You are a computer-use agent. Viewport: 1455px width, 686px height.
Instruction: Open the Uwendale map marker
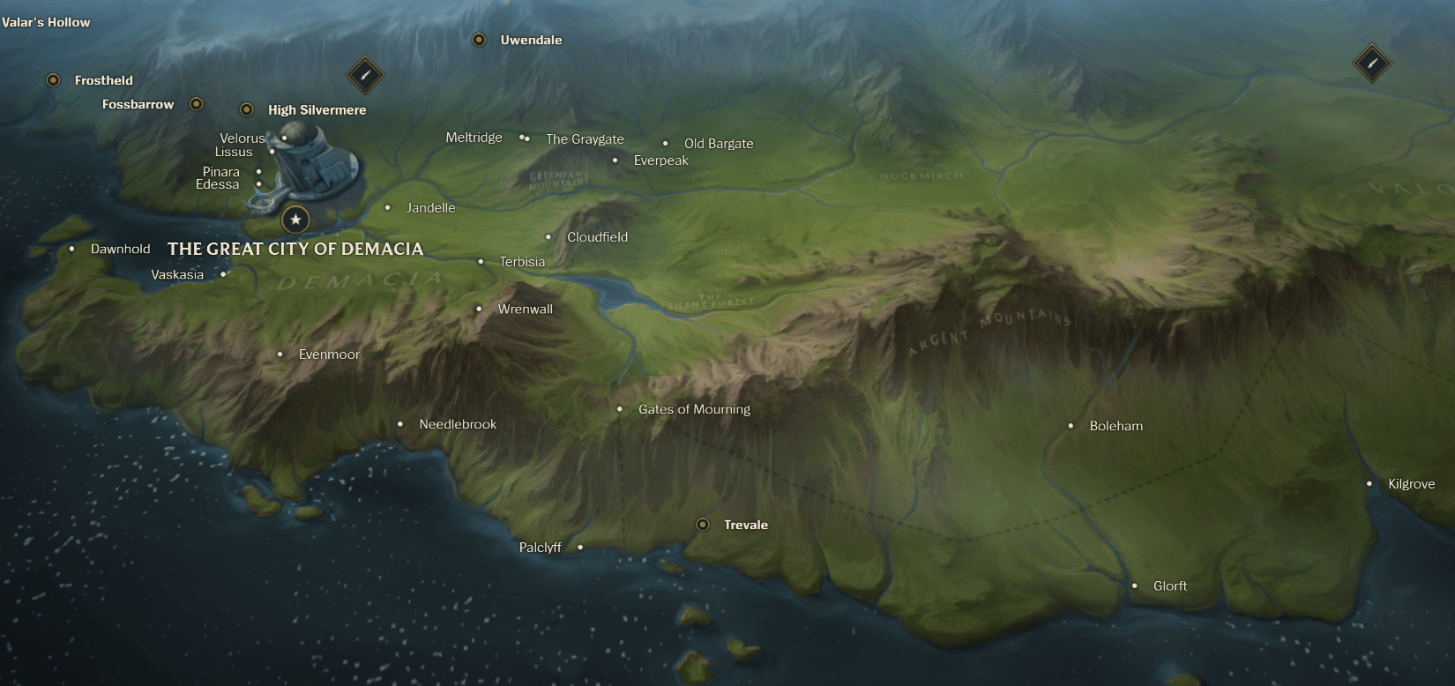pos(479,40)
